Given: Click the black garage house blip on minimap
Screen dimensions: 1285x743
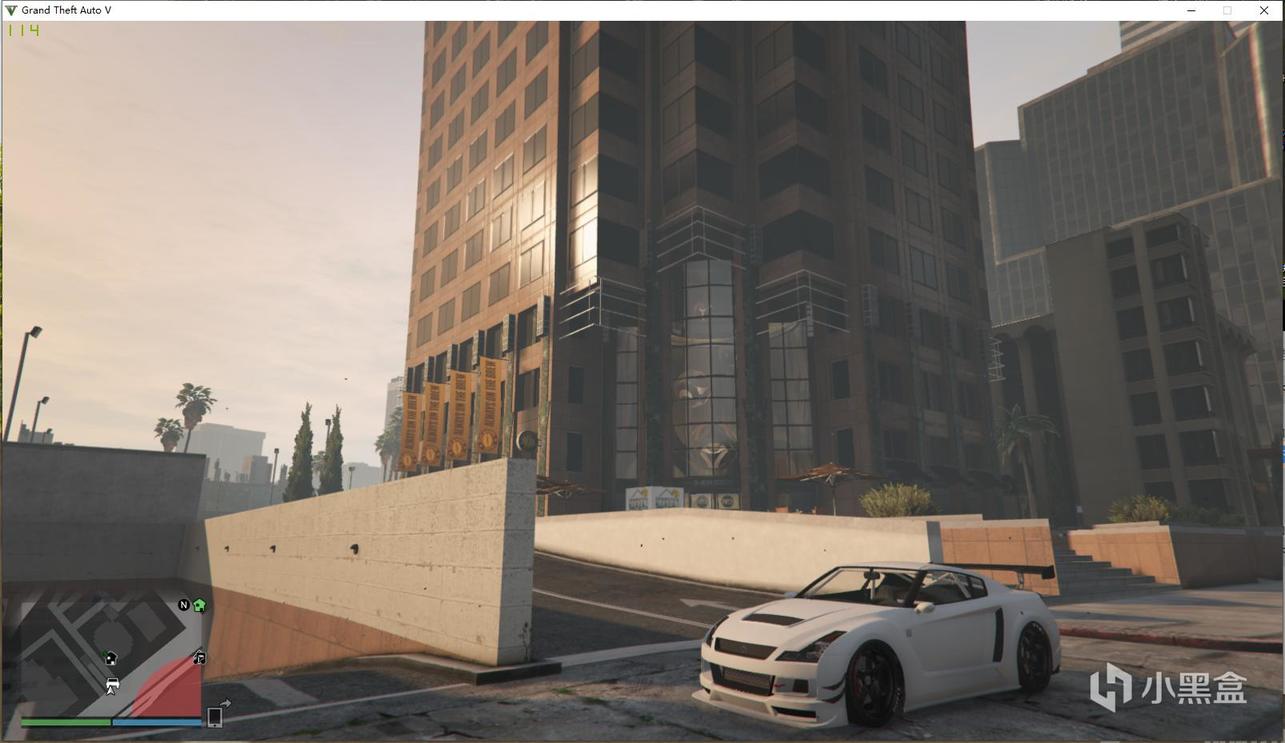Looking at the screenshot, I should [110, 658].
